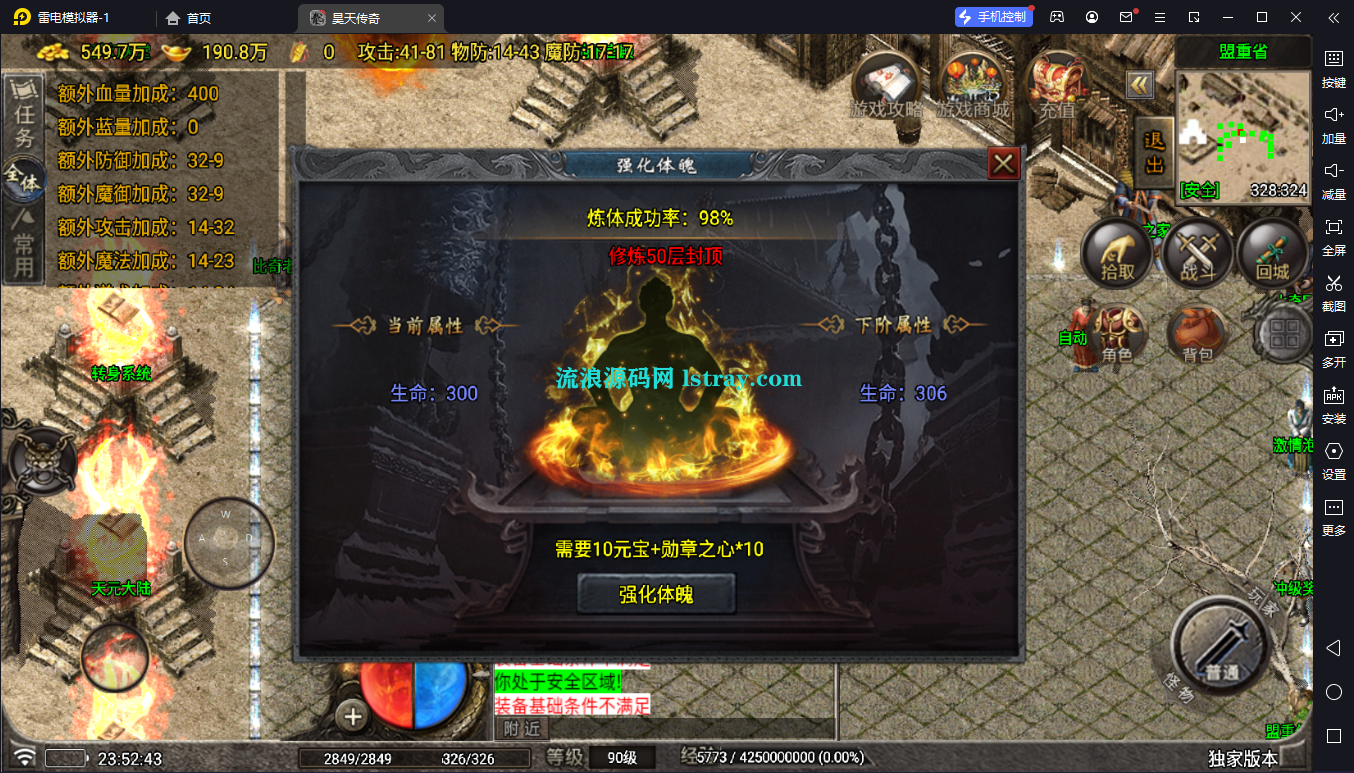Open the 背包 bag
1354x773 pixels.
[x=1197, y=334]
